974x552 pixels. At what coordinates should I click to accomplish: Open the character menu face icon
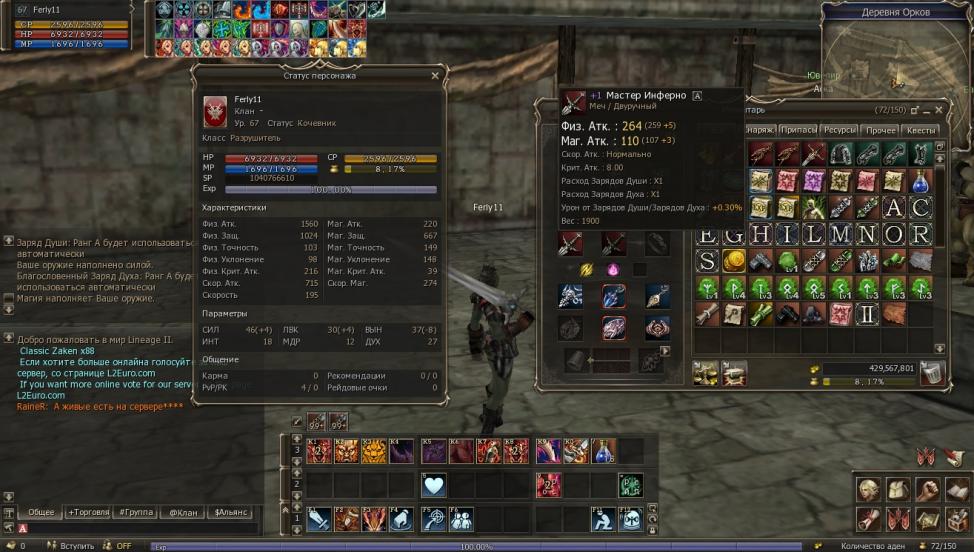click(868, 490)
